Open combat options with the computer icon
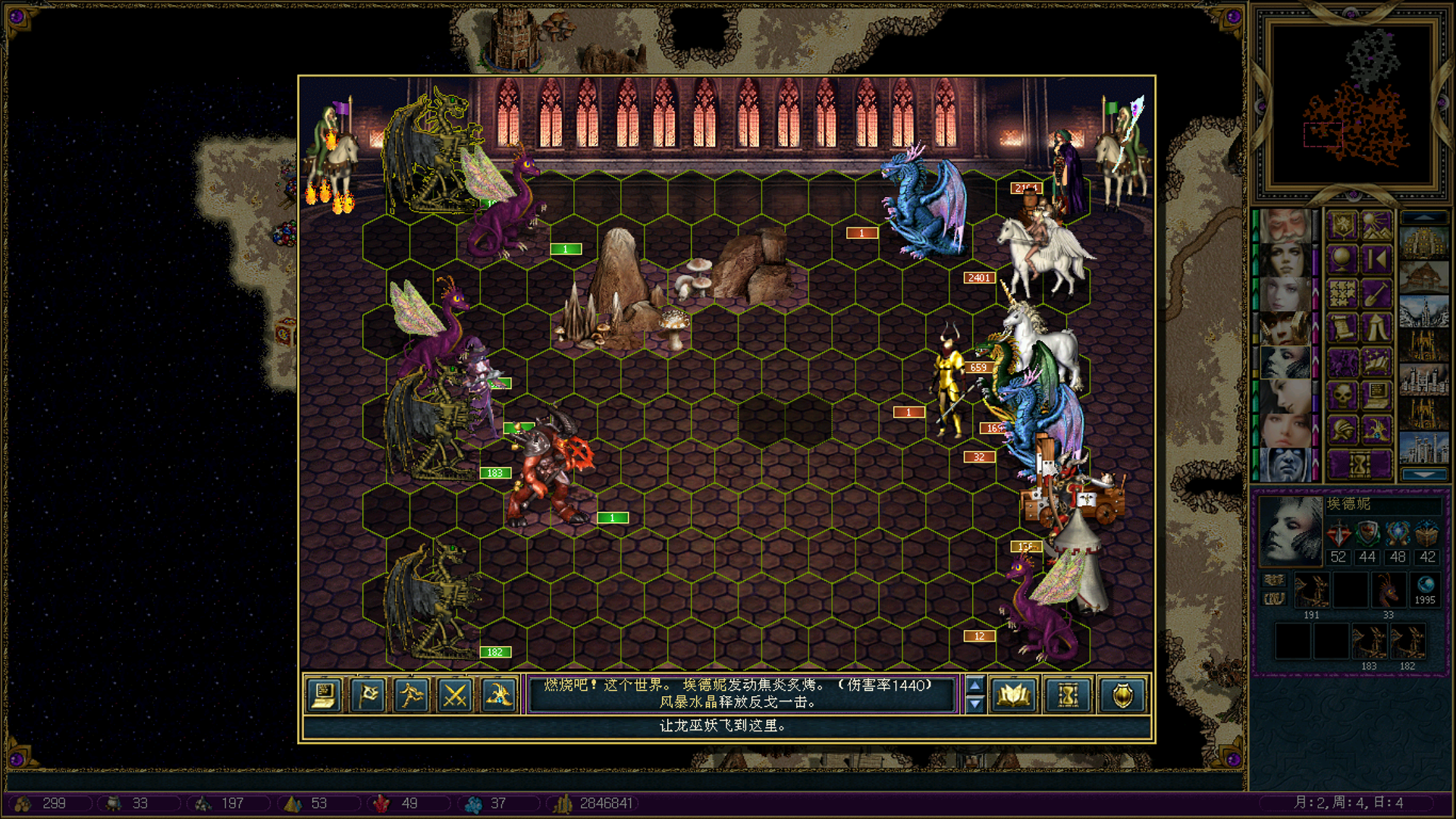This screenshot has width=1456, height=819. (325, 695)
